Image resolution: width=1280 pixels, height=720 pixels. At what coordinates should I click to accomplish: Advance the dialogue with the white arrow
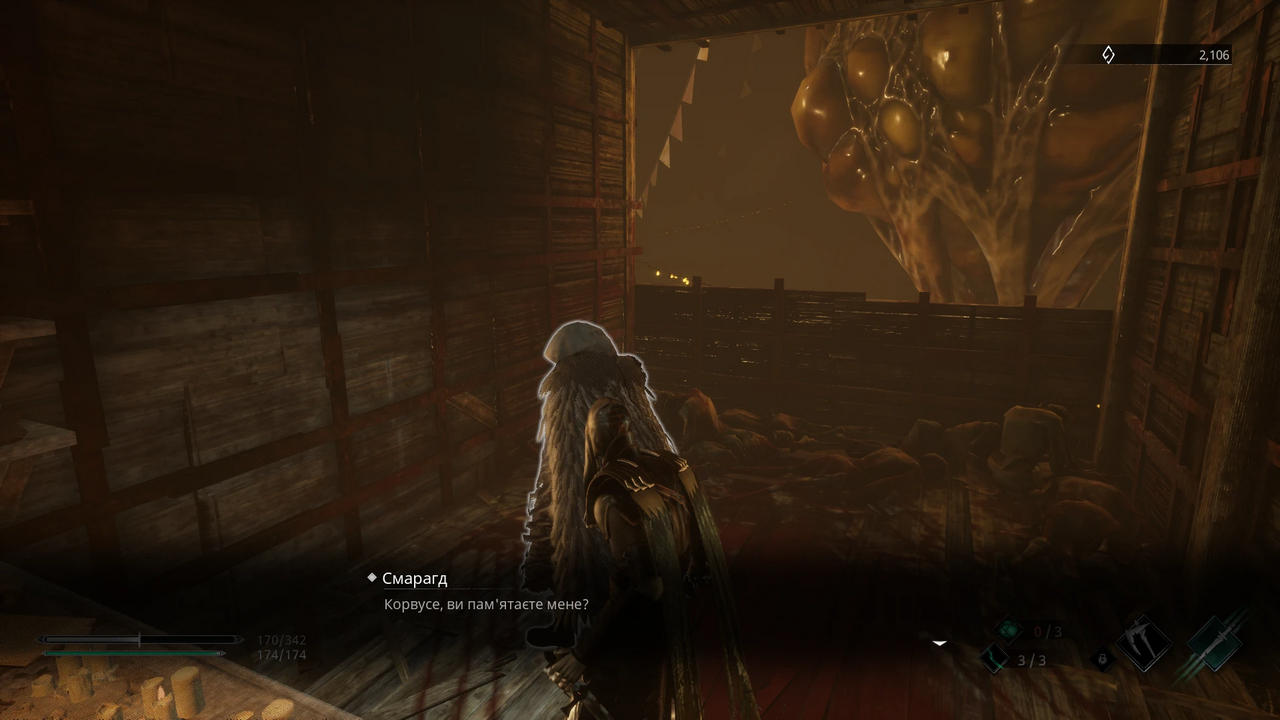click(939, 643)
